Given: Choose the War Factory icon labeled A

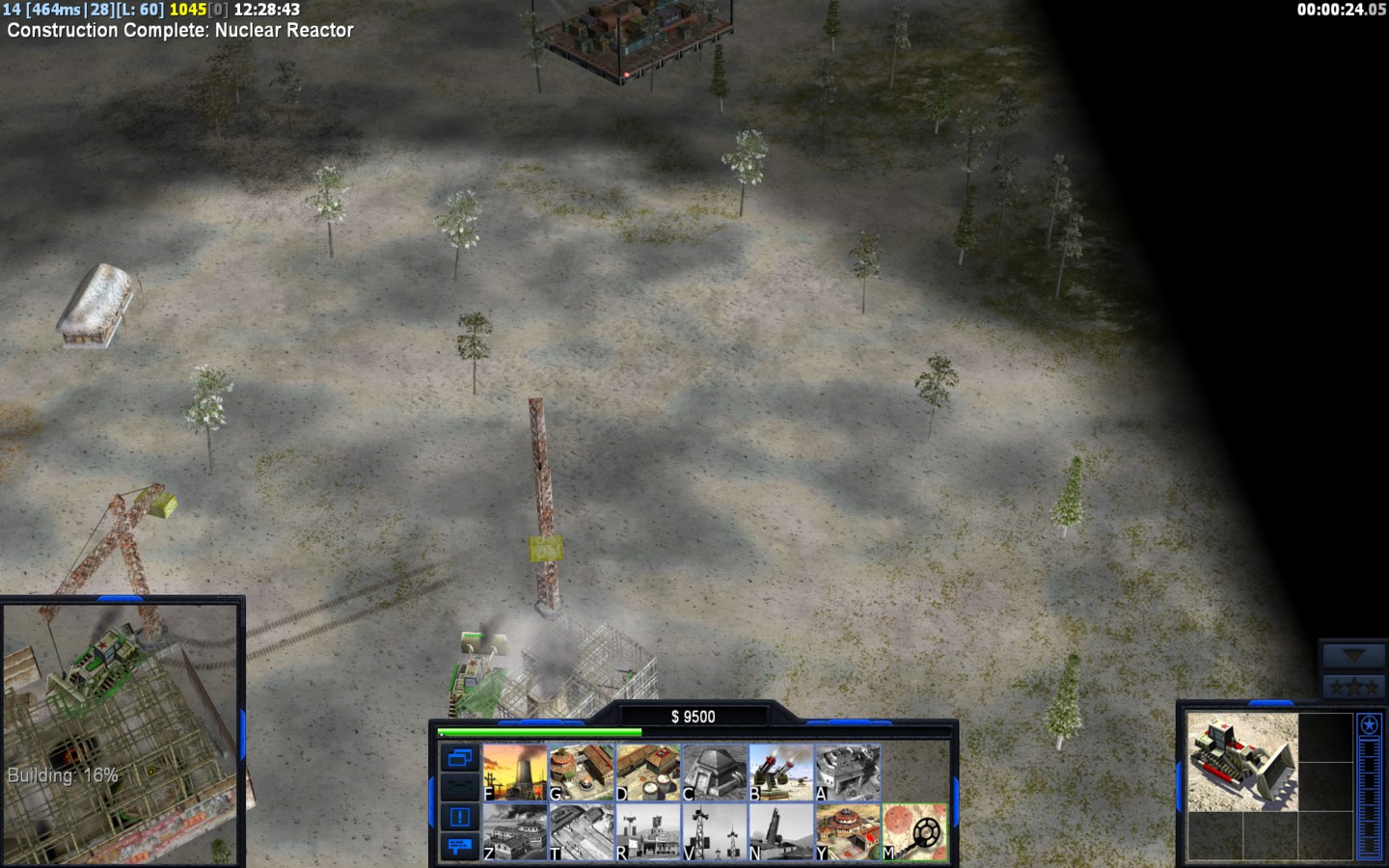Looking at the screenshot, I should [848, 773].
